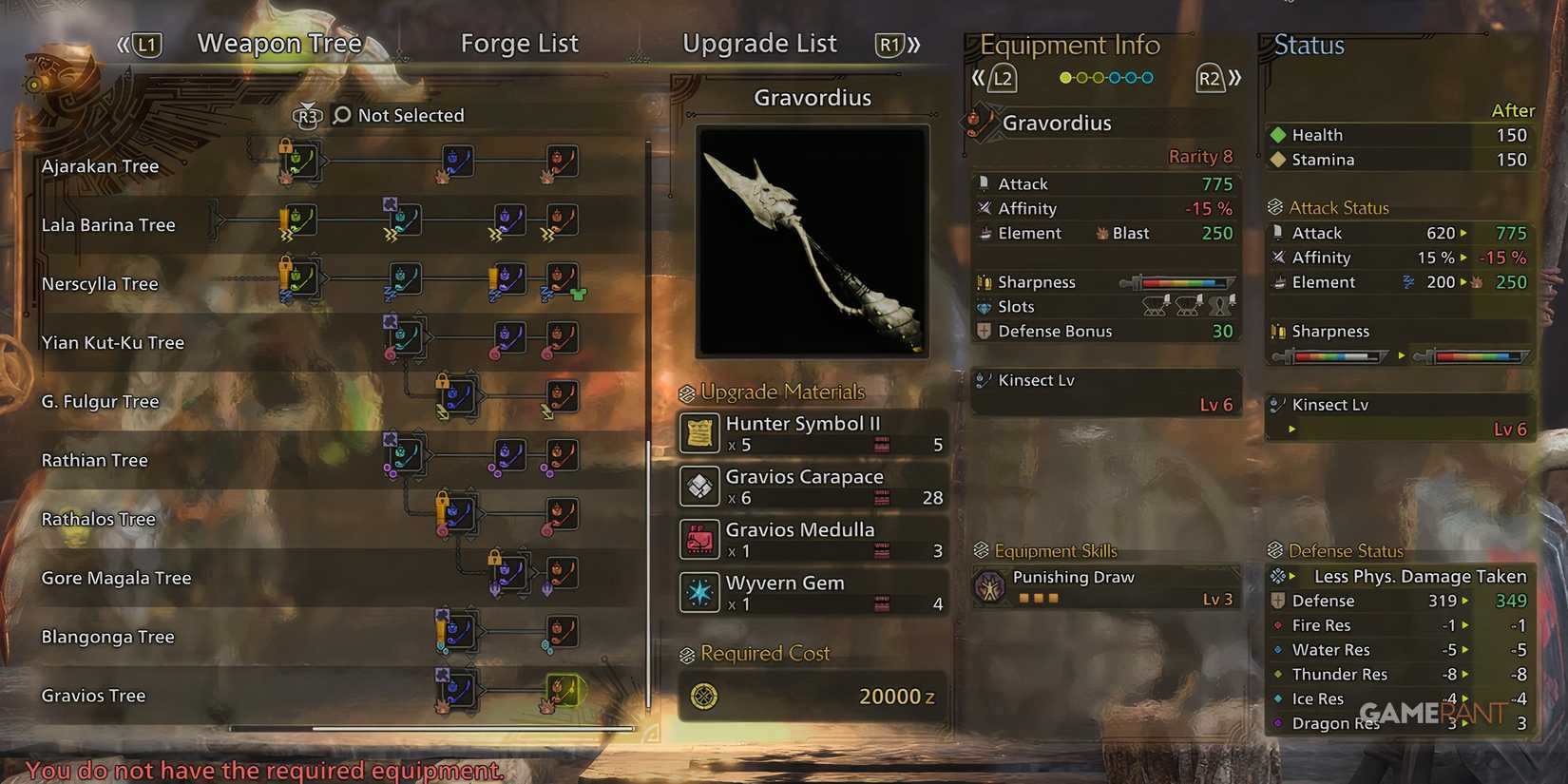Screen dimensions: 1568x784
Task: Open the L2 previous equipment page
Action: click(1003, 78)
